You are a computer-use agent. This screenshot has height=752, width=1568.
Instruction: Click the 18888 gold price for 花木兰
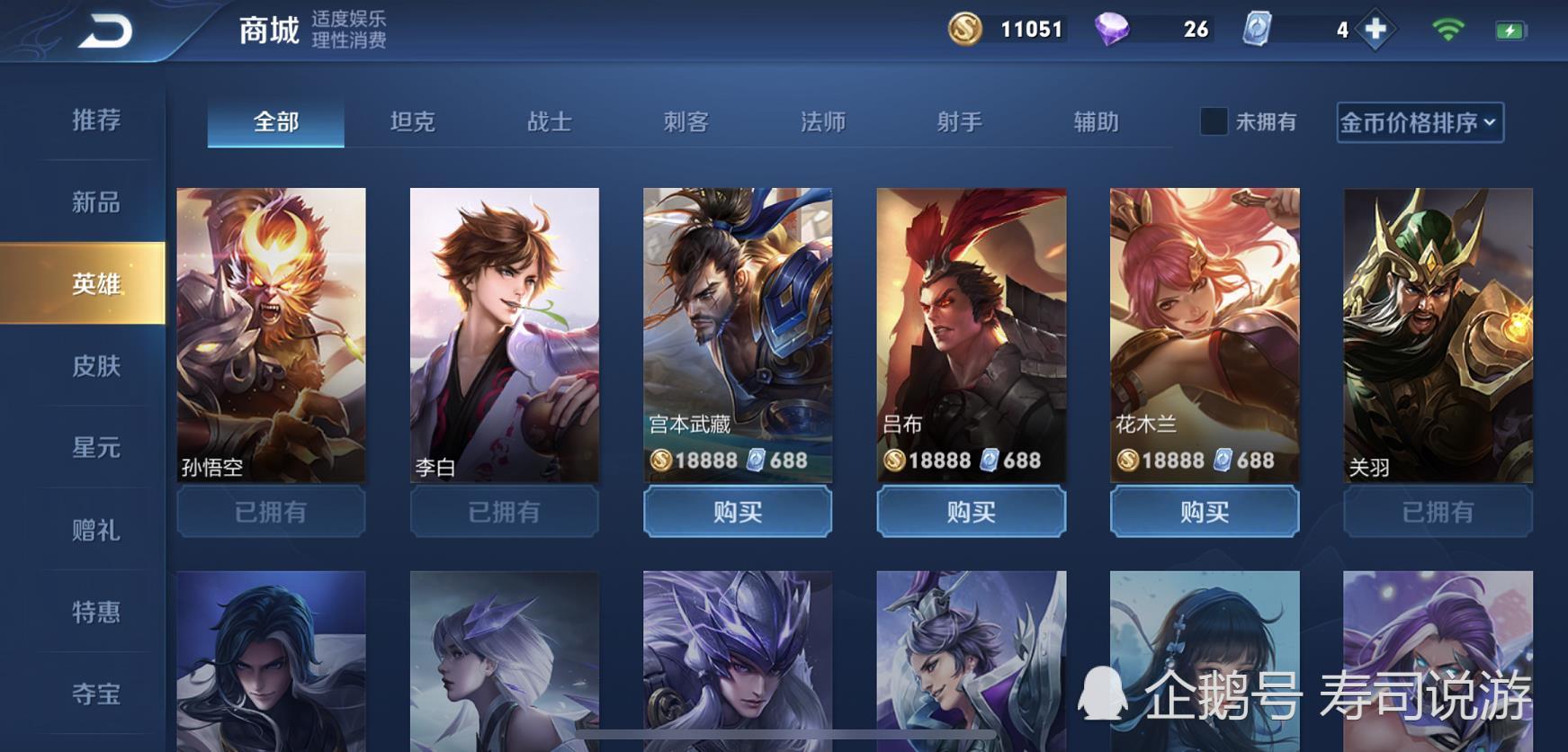click(1172, 460)
